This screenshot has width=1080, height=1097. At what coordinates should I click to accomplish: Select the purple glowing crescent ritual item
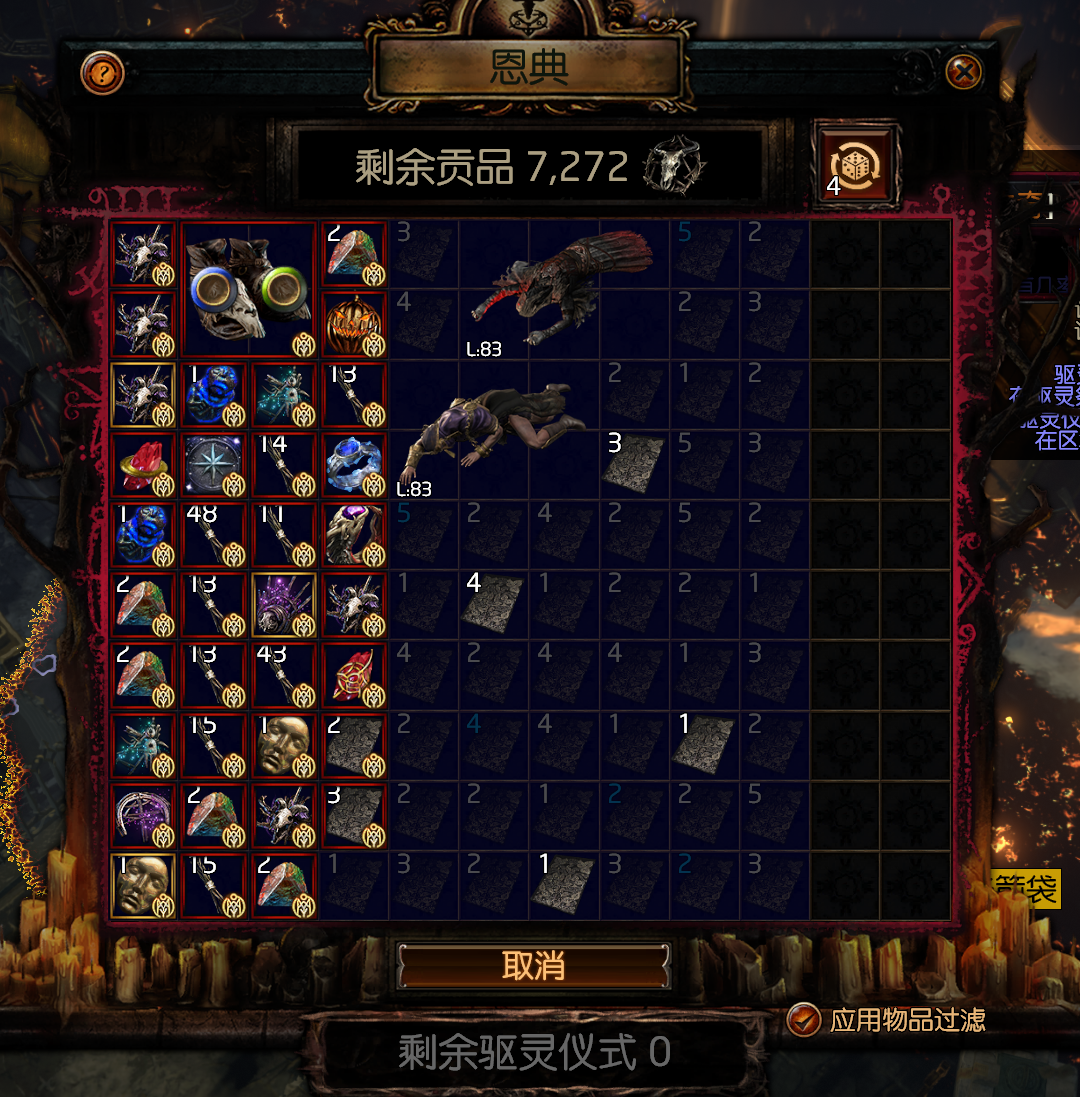pos(143,815)
